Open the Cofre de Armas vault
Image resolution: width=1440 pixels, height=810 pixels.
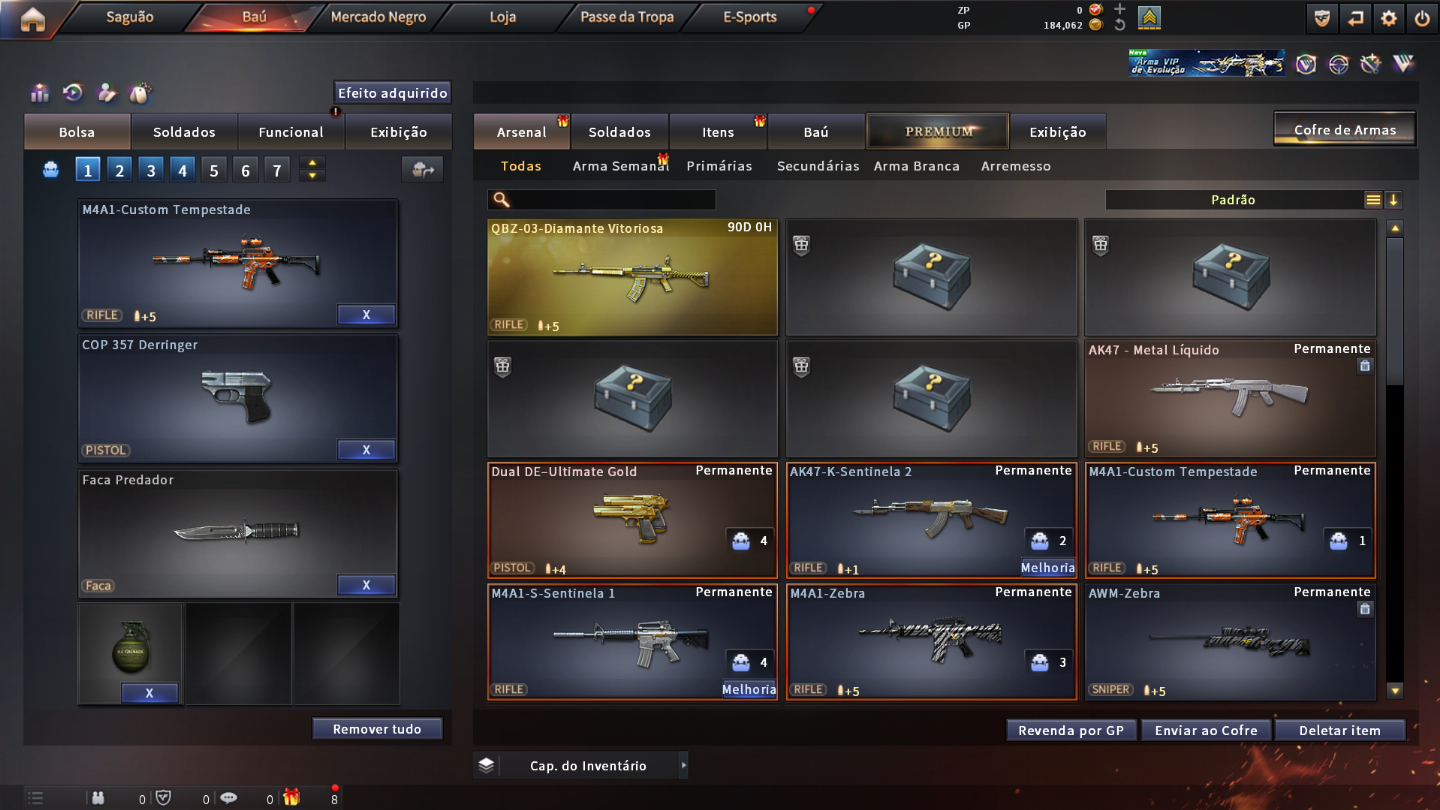click(x=1345, y=130)
